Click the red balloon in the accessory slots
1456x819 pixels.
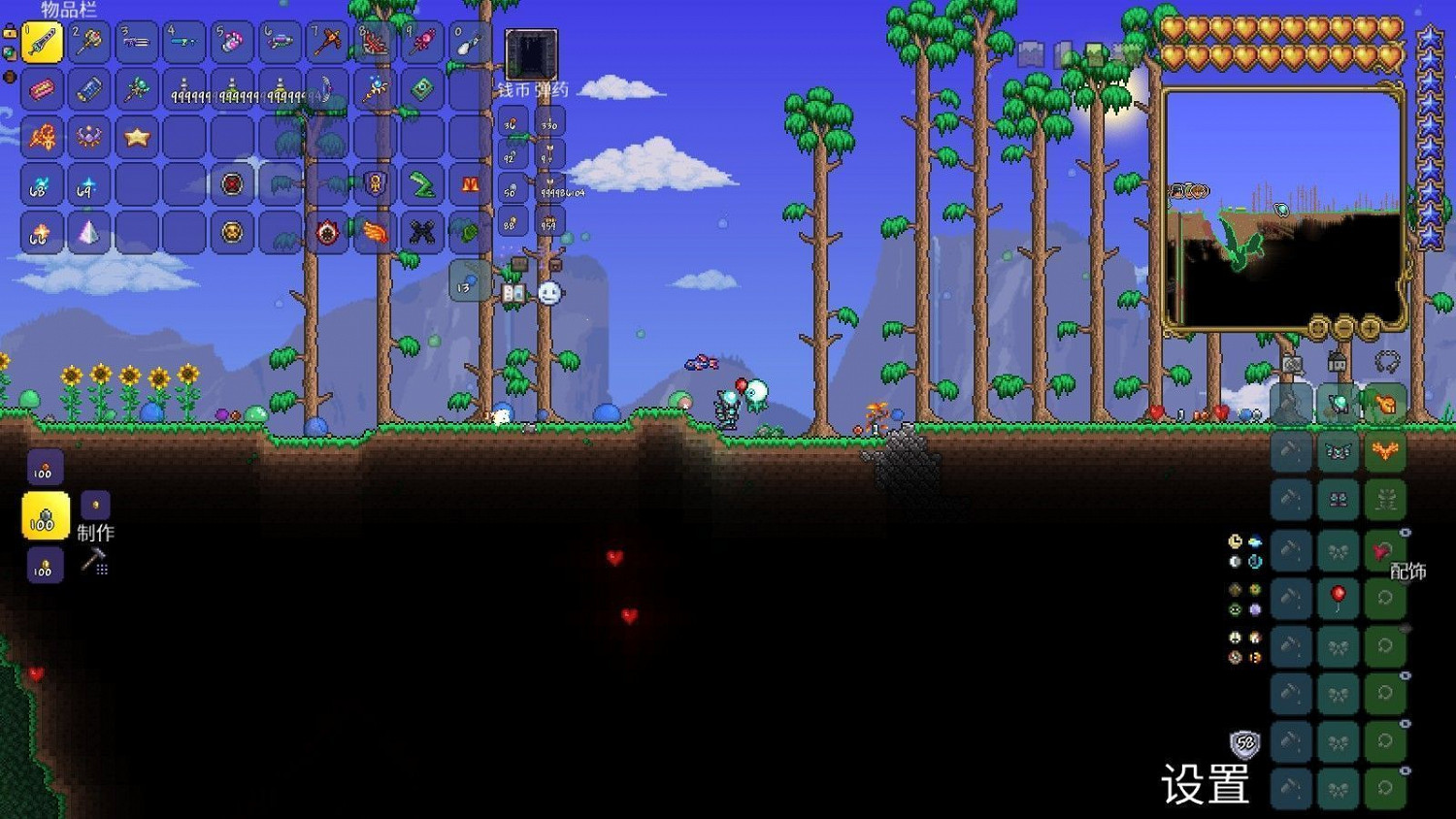pyautogui.click(x=1337, y=595)
